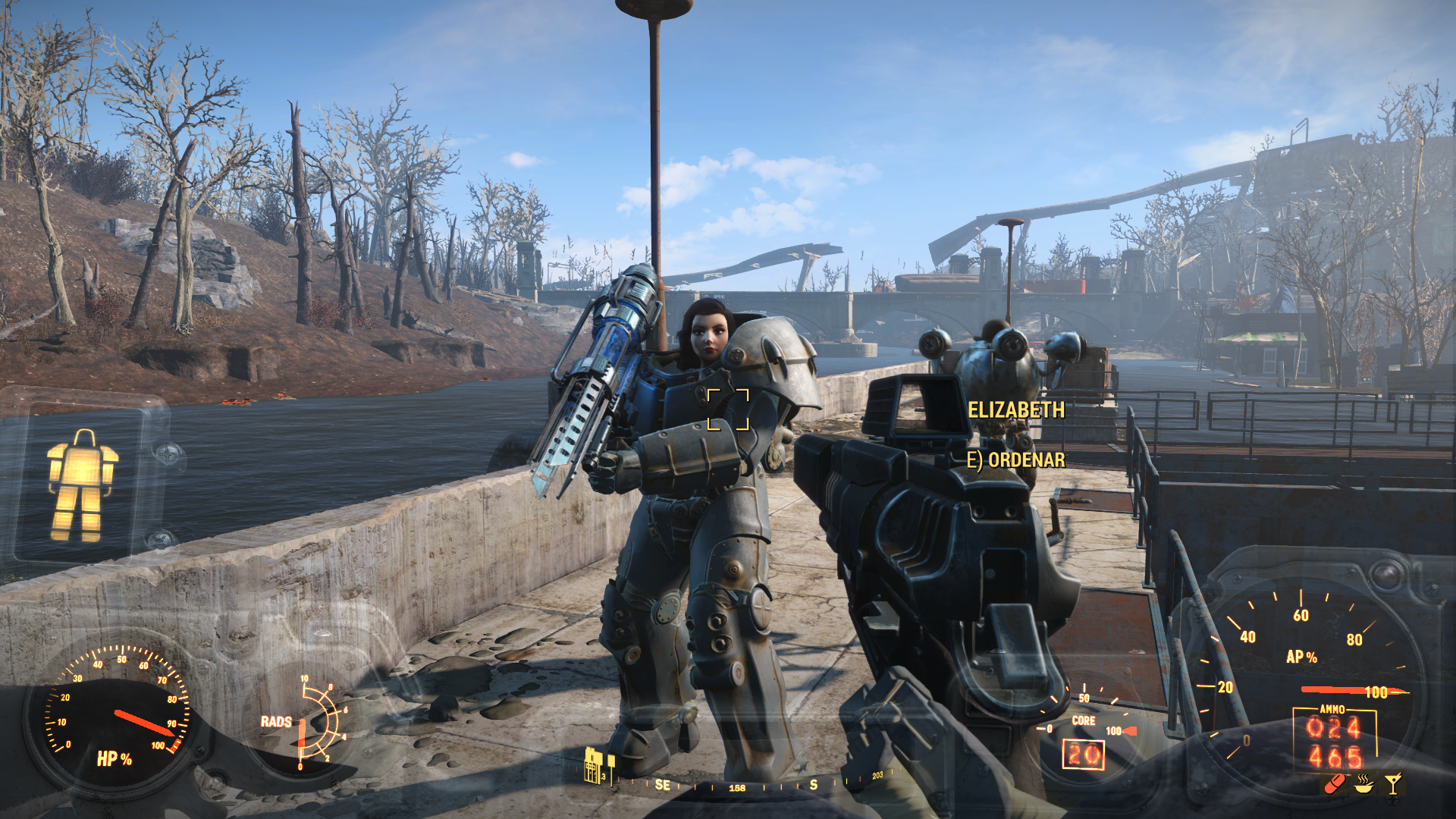Viewport: 1456px width, 819px height.
Task: Select the cocktail glass status icon
Action: point(1393,783)
